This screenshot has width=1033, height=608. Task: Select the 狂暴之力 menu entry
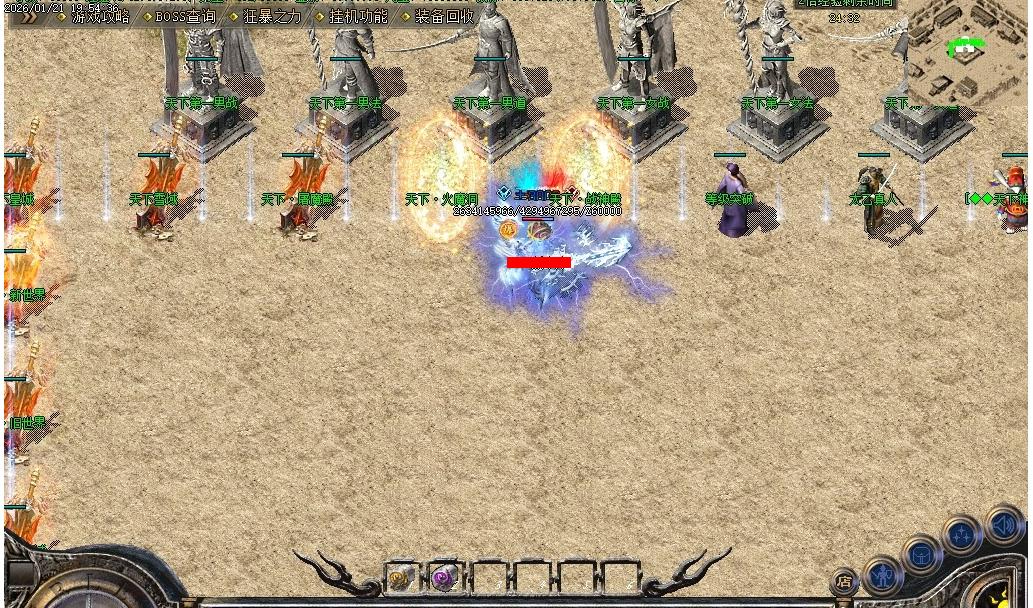pos(272,17)
